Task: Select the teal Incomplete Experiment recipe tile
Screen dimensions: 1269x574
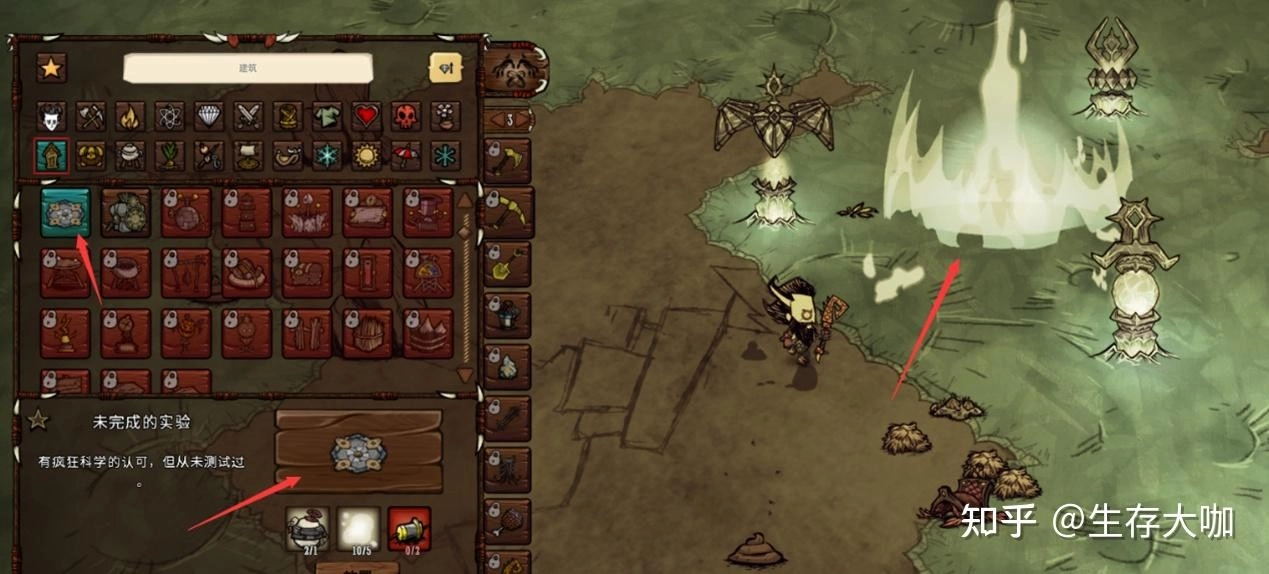Action: [65, 212]
